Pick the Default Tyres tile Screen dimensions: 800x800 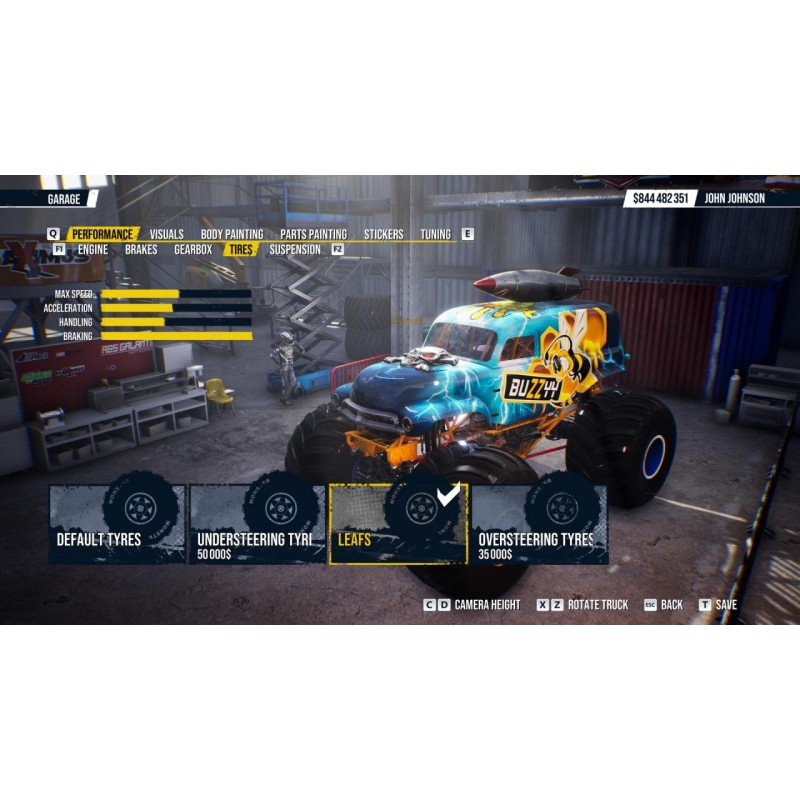coord(117,525)
